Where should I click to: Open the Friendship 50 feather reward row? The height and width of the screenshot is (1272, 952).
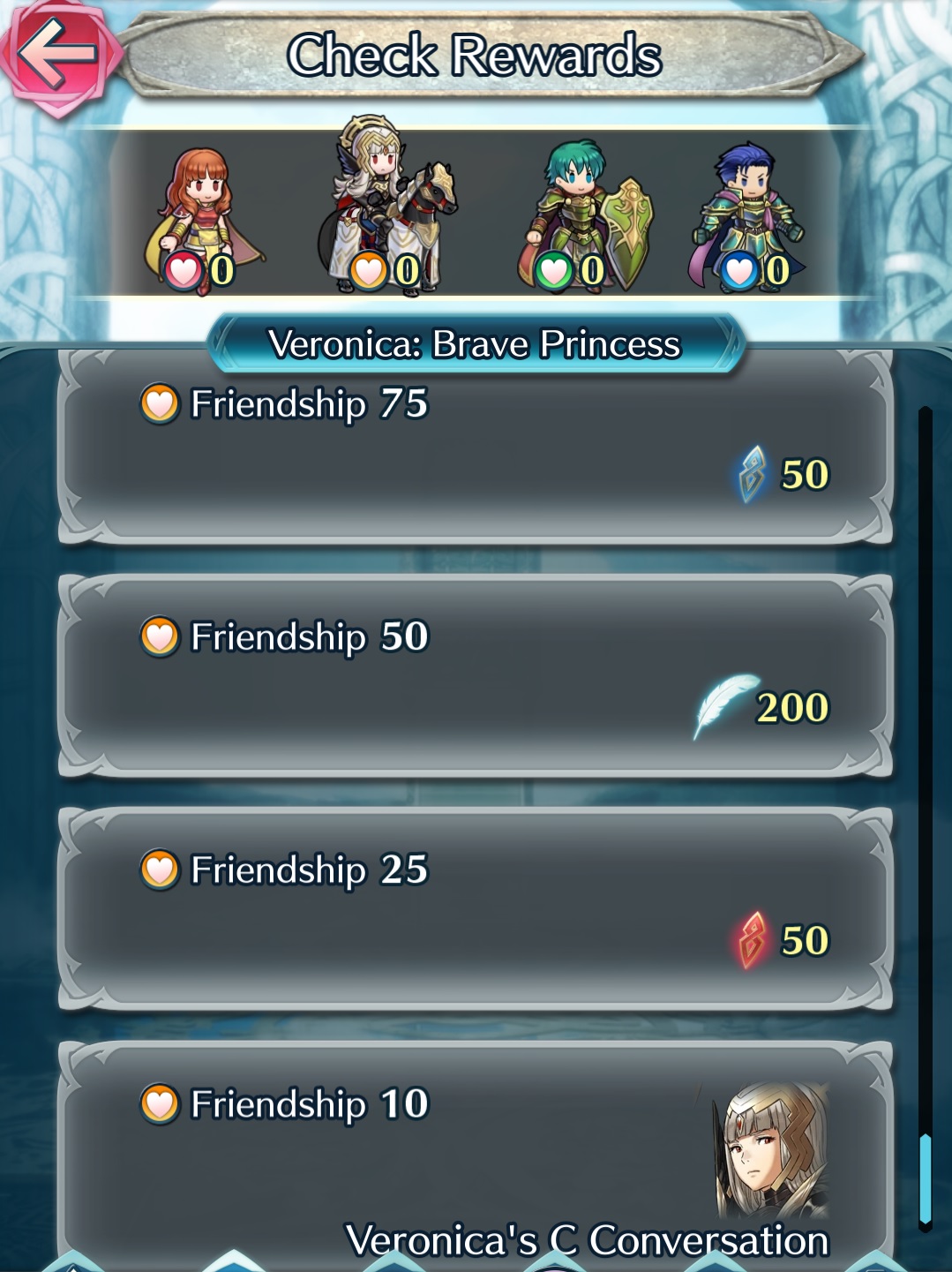pyautogui.click(x=475, y=677)
